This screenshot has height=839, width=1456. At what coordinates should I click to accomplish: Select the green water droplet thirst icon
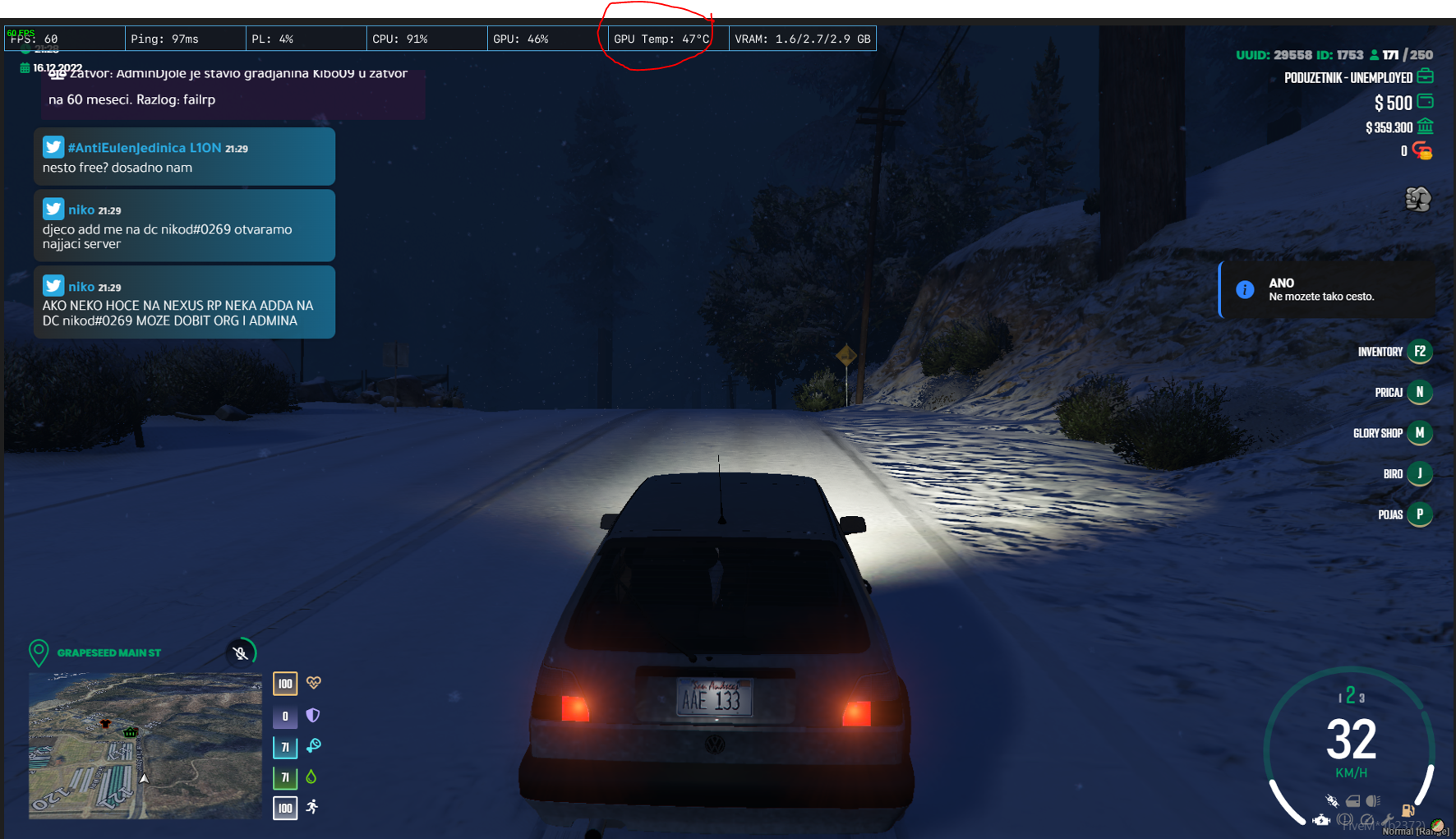coord(311,777)
